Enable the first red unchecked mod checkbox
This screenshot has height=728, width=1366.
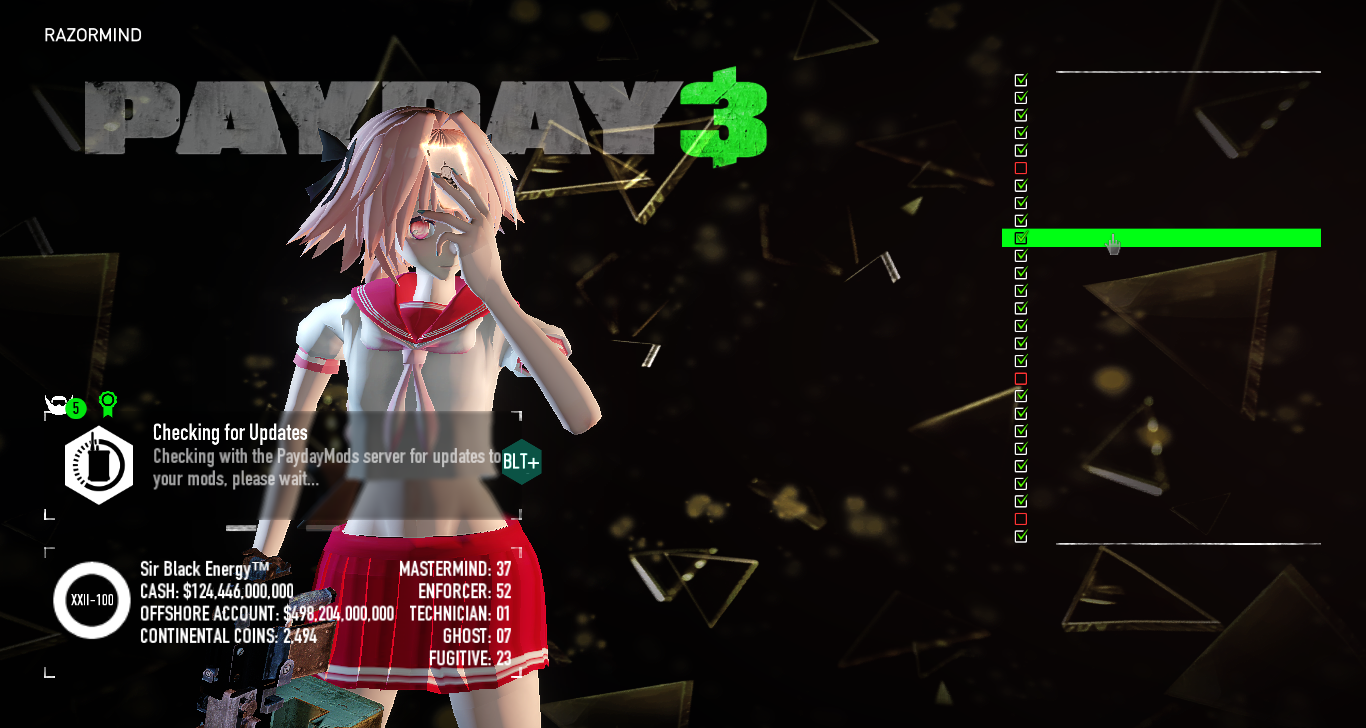point(1020,167)
